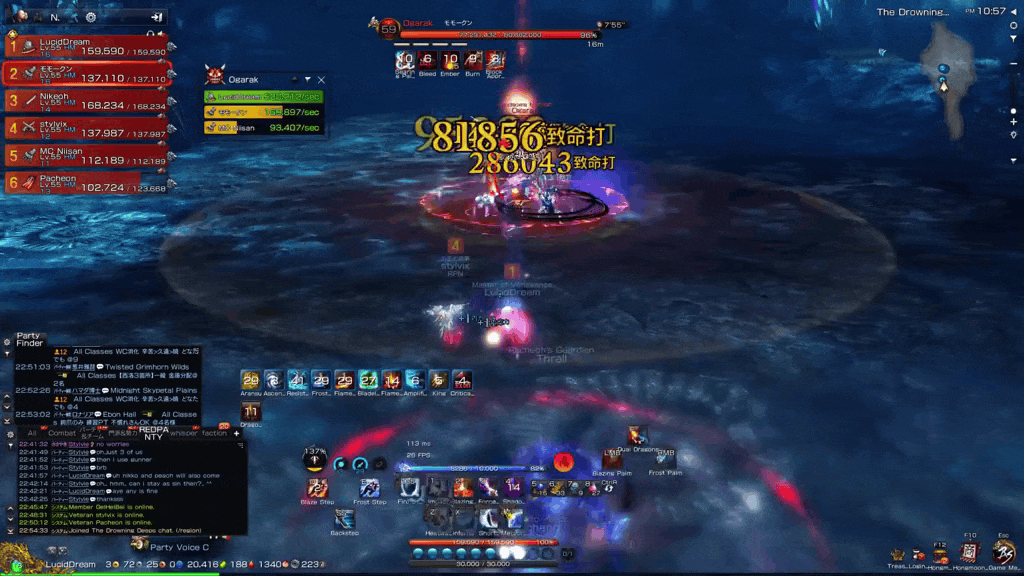Switch chat to the Faction tab
Image resolution: width=1024 pixels, height=576 pixels.
213,433
